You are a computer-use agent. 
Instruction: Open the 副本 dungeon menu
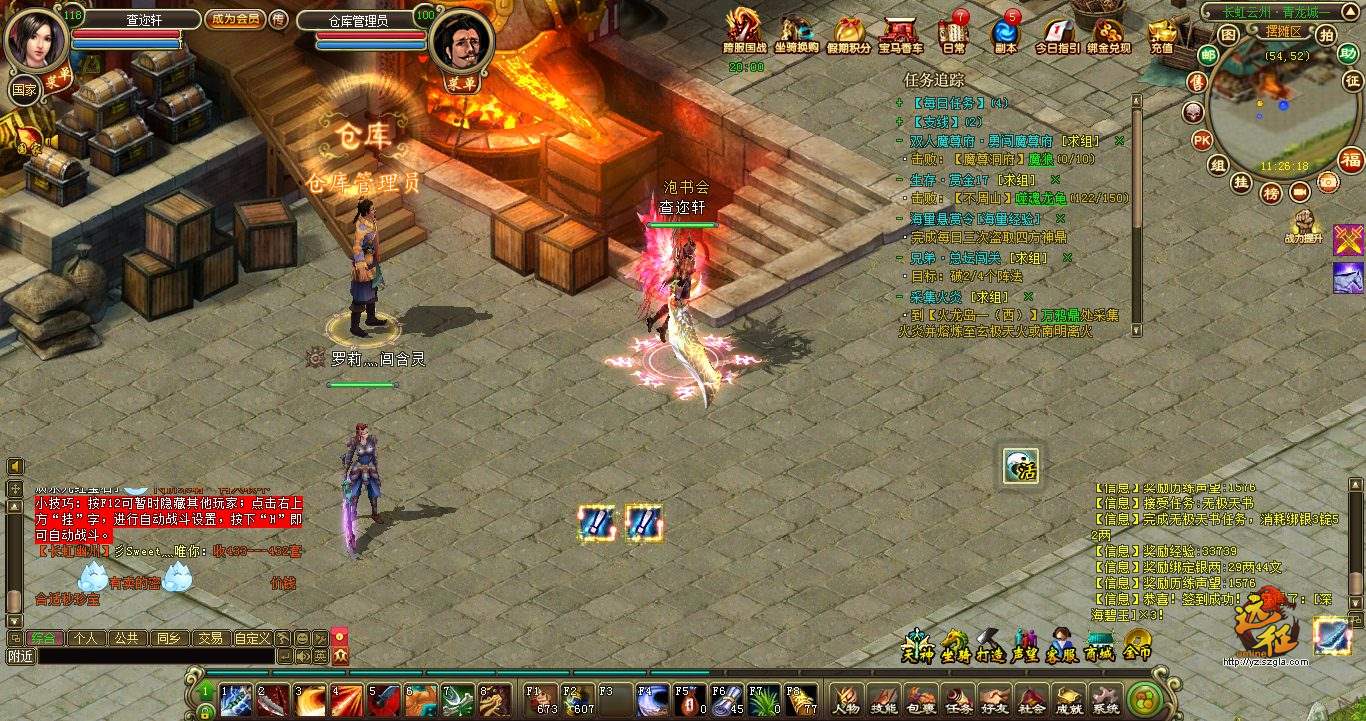(x=1005, y=32)
